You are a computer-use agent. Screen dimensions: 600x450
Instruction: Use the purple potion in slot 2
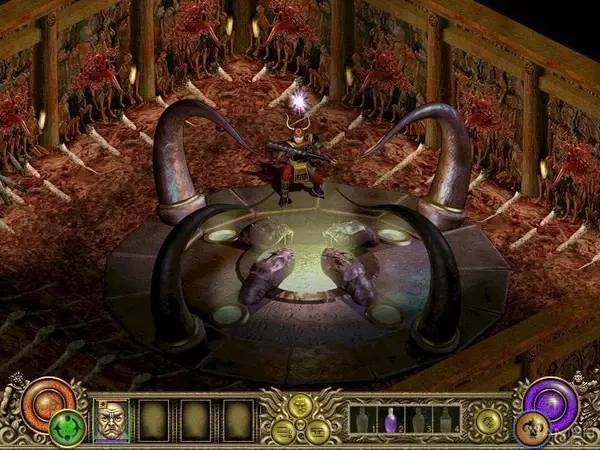pyautogui.click(x=390, y=419)
